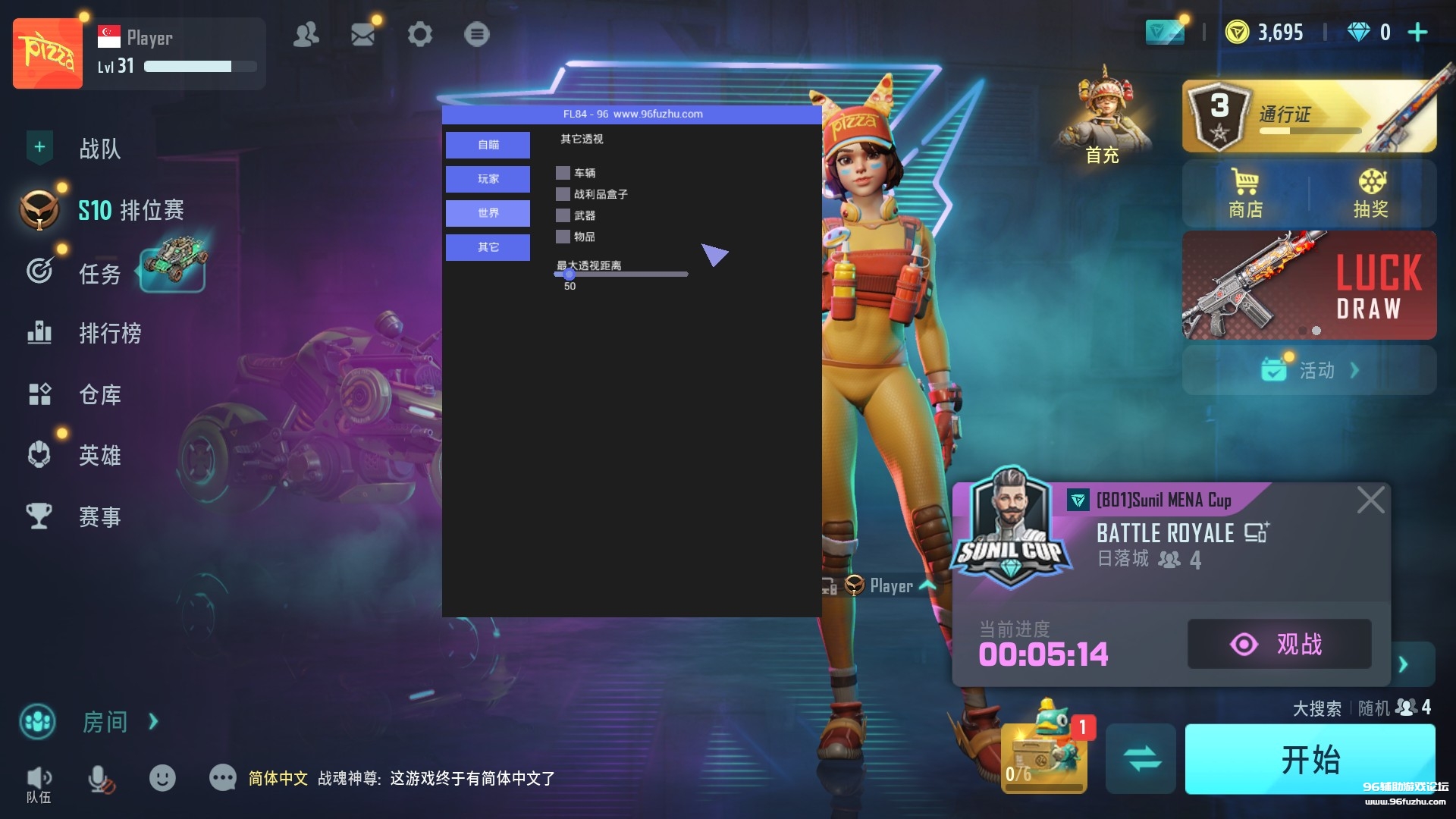Open the 通行证 battle pass

click(1308, 116)
